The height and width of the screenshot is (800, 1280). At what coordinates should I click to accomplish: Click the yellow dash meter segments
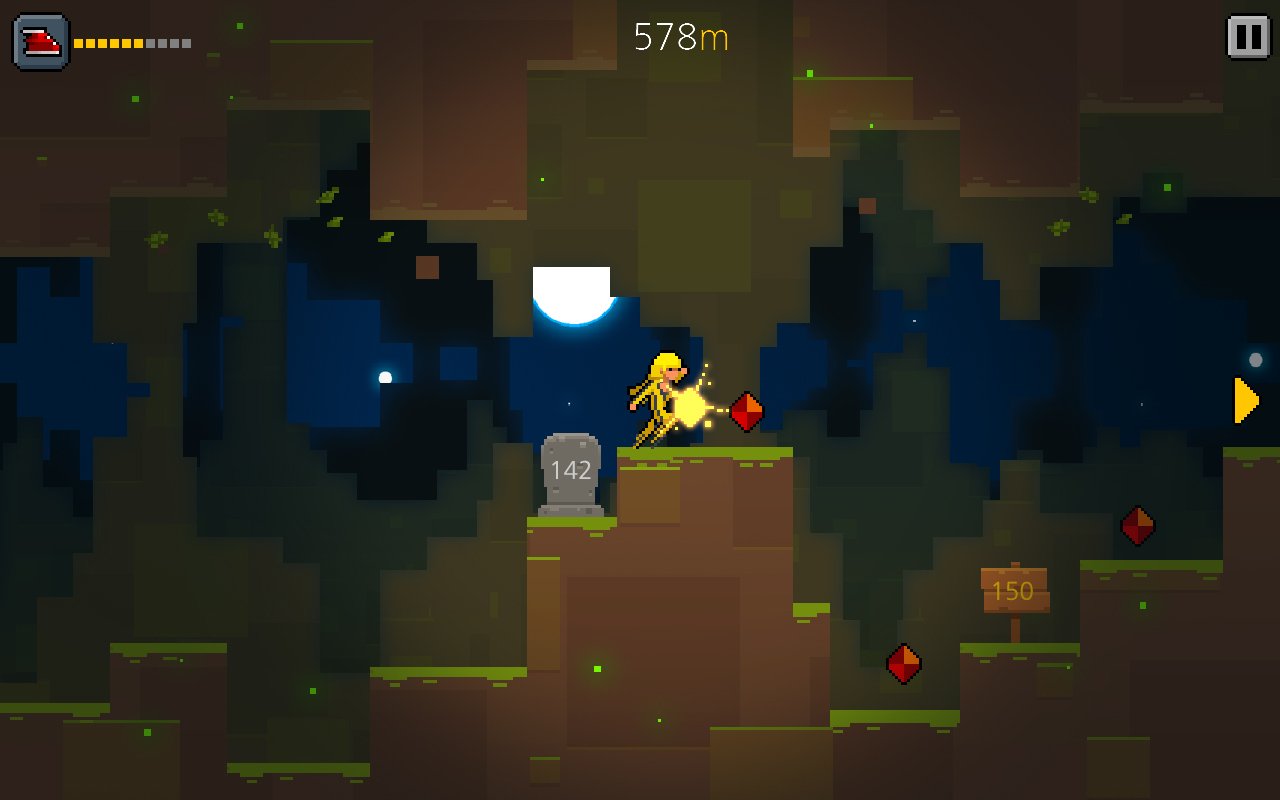(x=110, y=42)
